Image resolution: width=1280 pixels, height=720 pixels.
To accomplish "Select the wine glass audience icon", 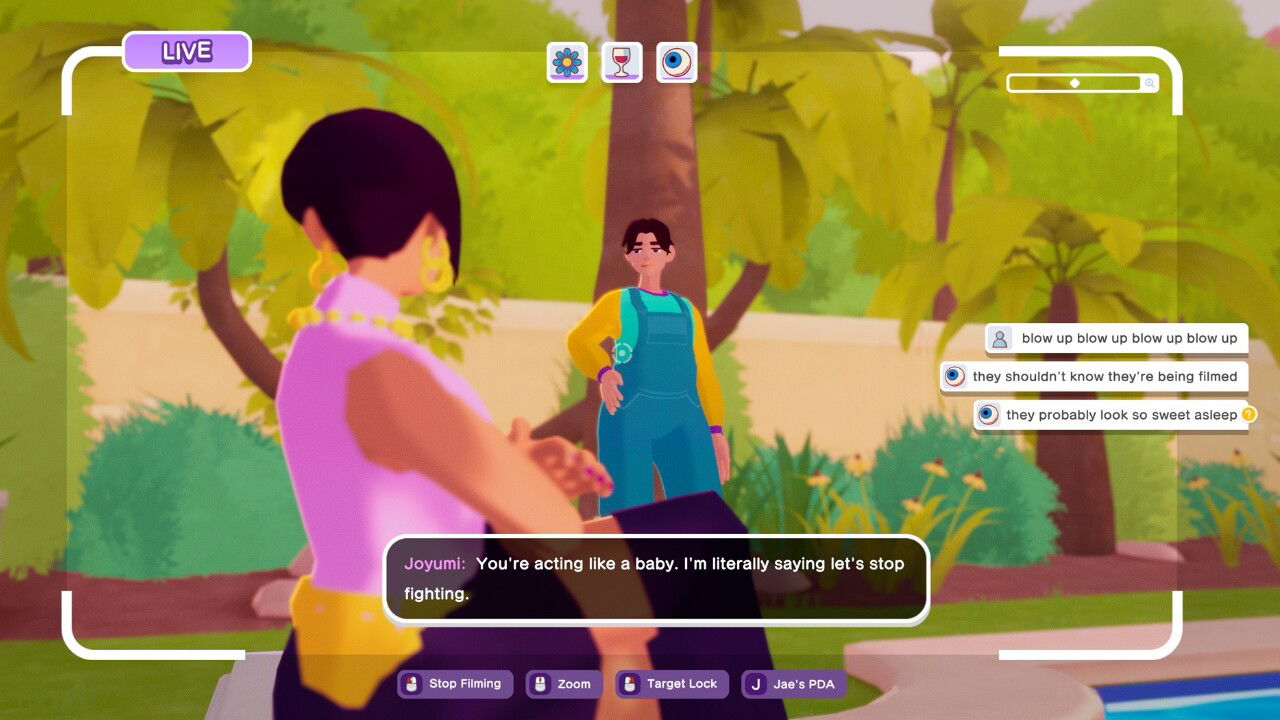I will click(622, 62).
